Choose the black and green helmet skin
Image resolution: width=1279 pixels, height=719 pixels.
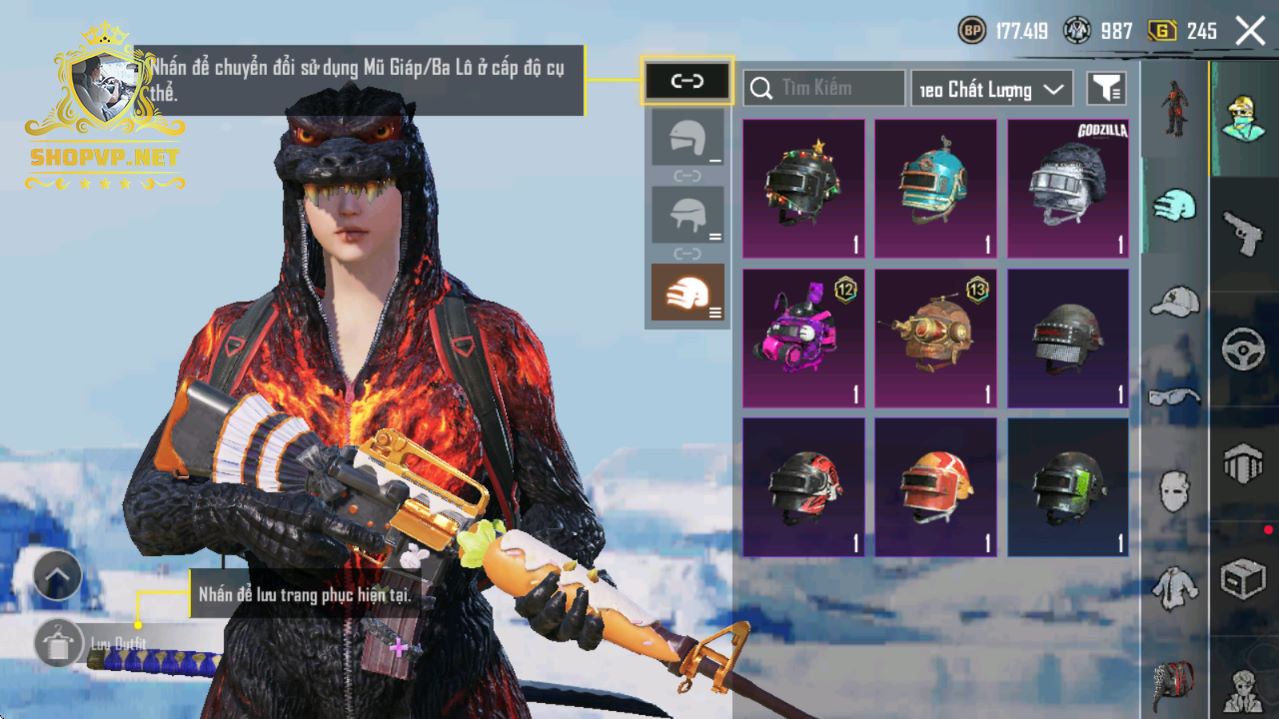(1068, 487)
